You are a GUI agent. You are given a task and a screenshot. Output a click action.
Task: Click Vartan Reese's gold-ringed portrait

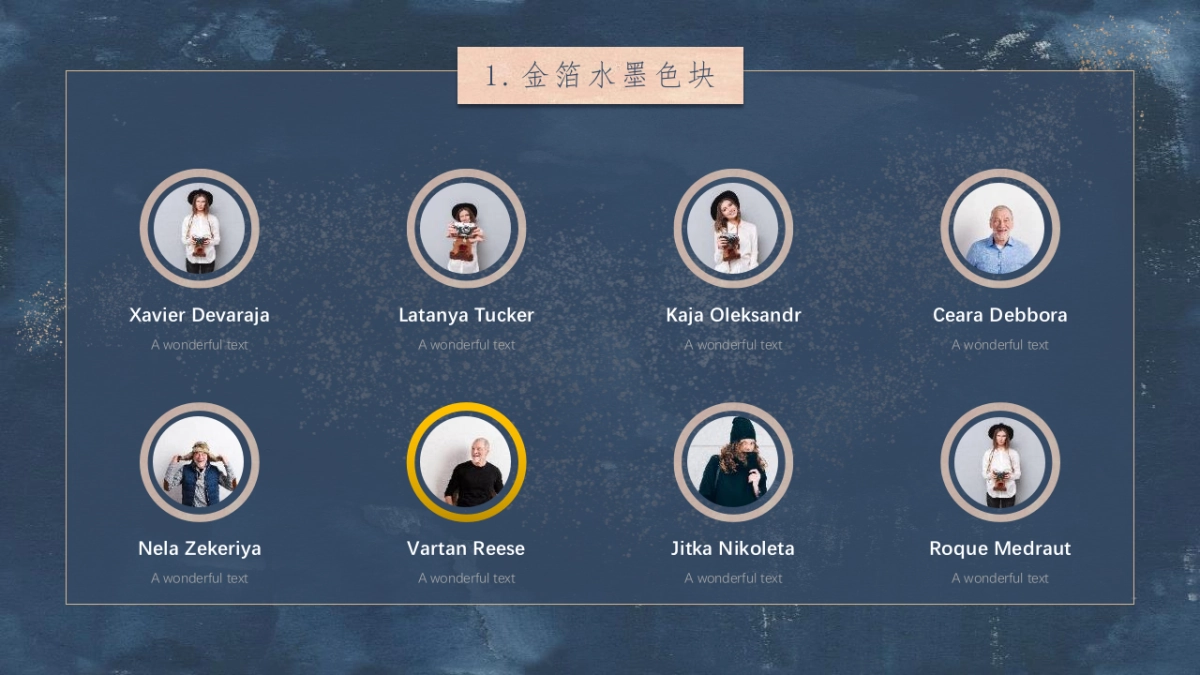pyautogui.click(x=466, y=462)
